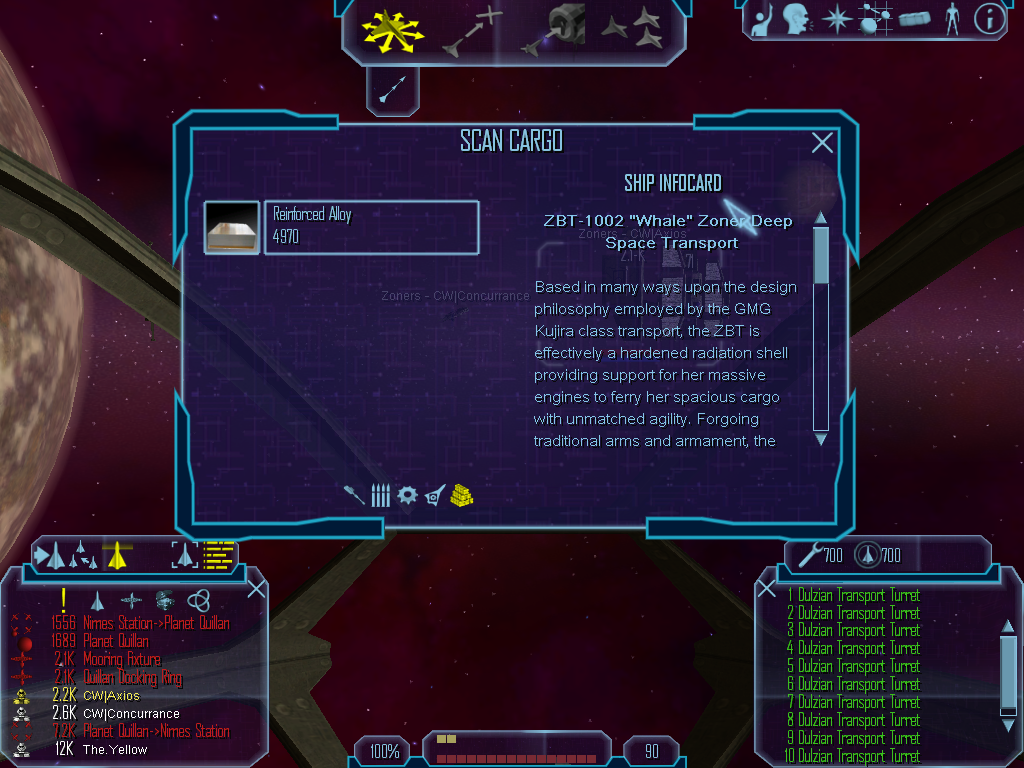Close the contact list panel

pyautogui.click(x=256, y=588)
